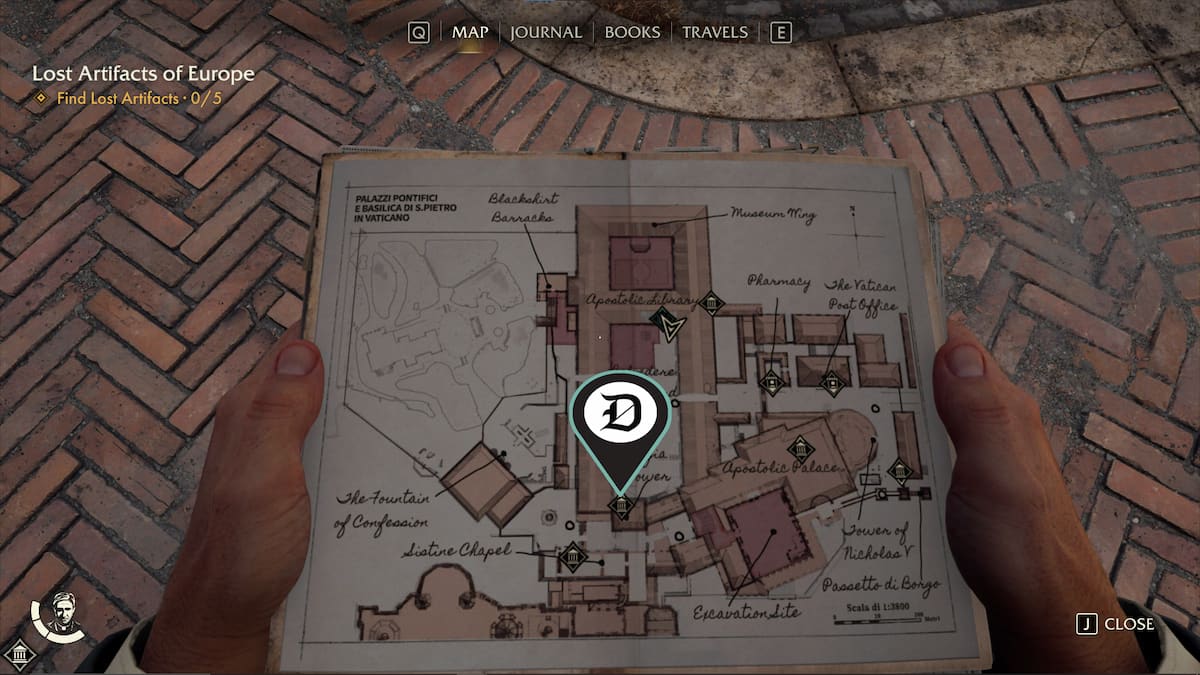Image resolution: width=1200 pixels, height=675 pixels.
Task: Close the map with the Close button
Action: pyautogui.click(x=1116, y=624)
